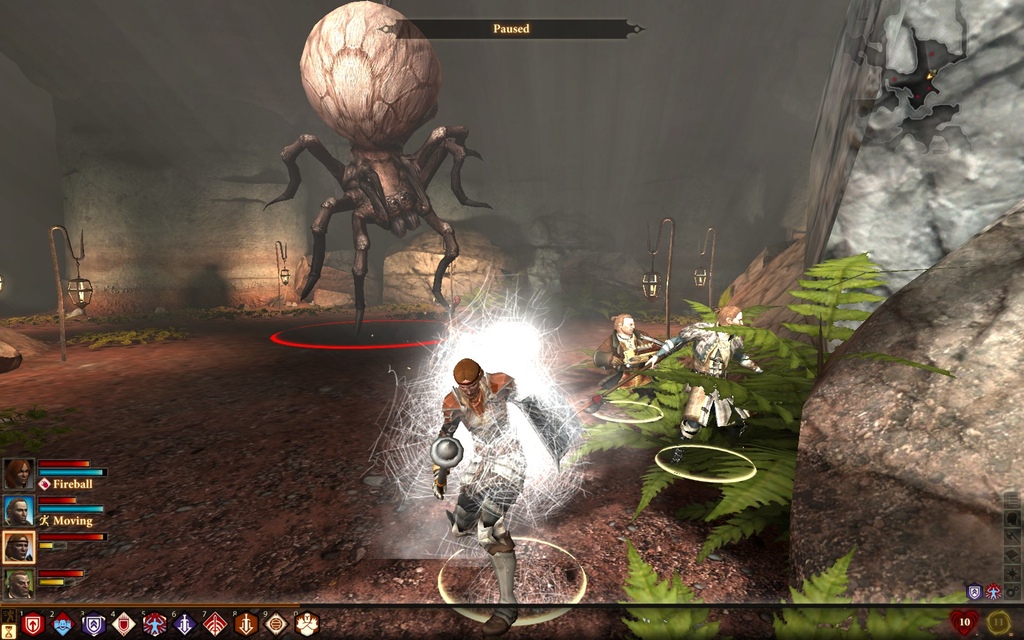Select the green-background party member portrait
1024x640 pixels.
pyautogui.click(x=18, y=582)
